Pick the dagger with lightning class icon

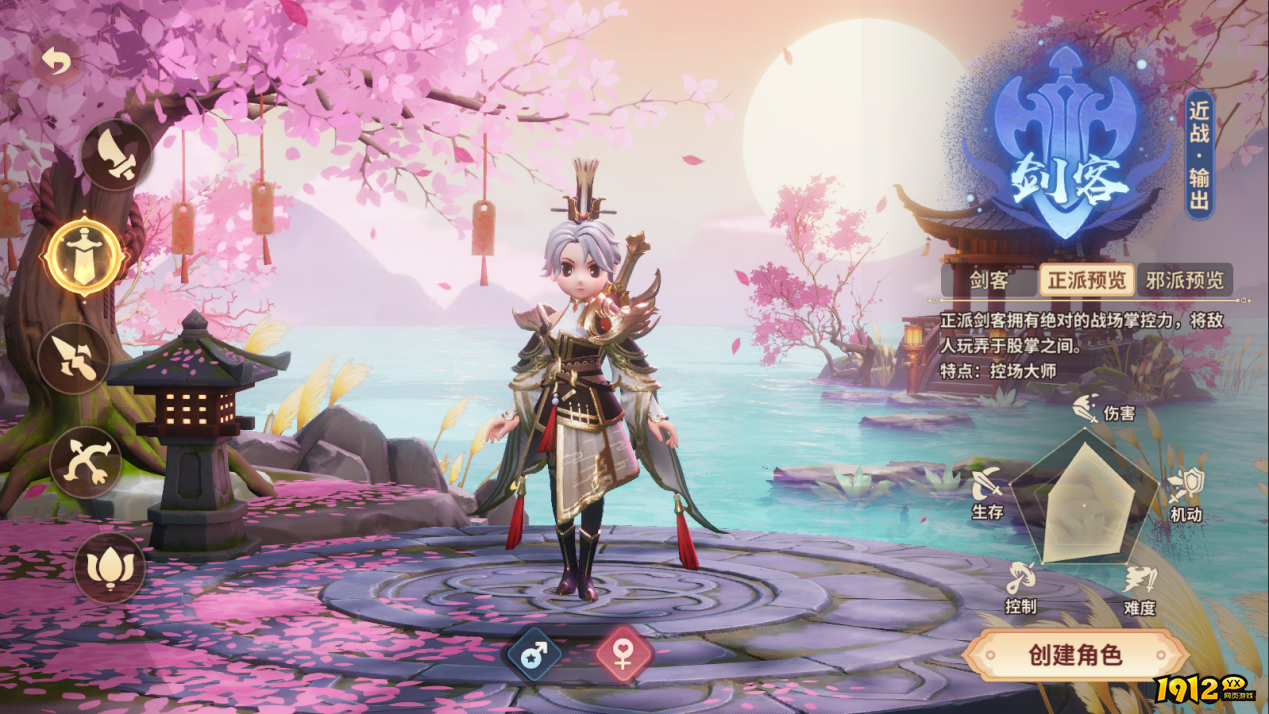tap(74, 359)
